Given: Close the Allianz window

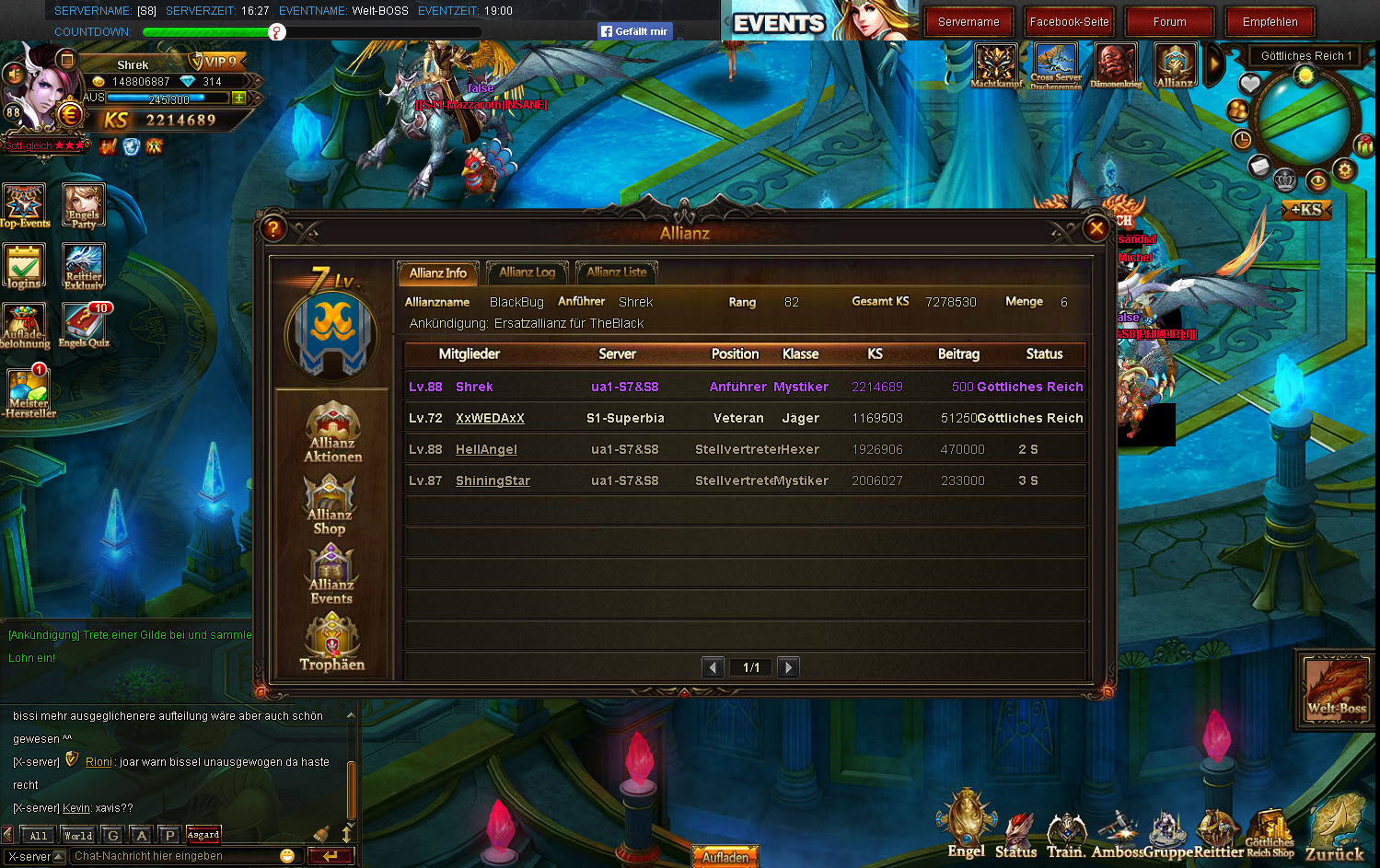Looking at the screenshot, I should point(1096,228).
